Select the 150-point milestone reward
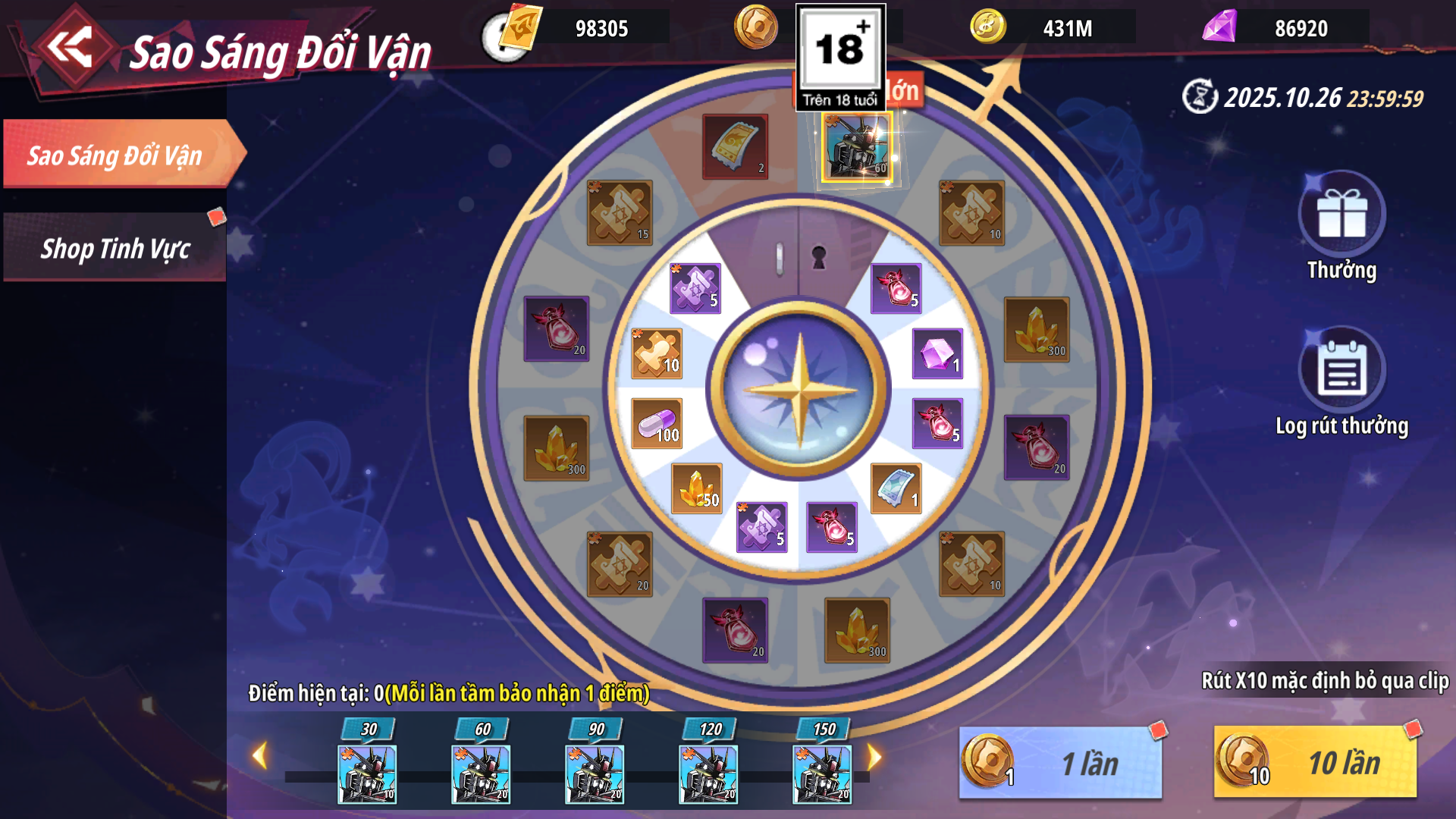Screen dimensions: 1456x819 click(822, 773)
